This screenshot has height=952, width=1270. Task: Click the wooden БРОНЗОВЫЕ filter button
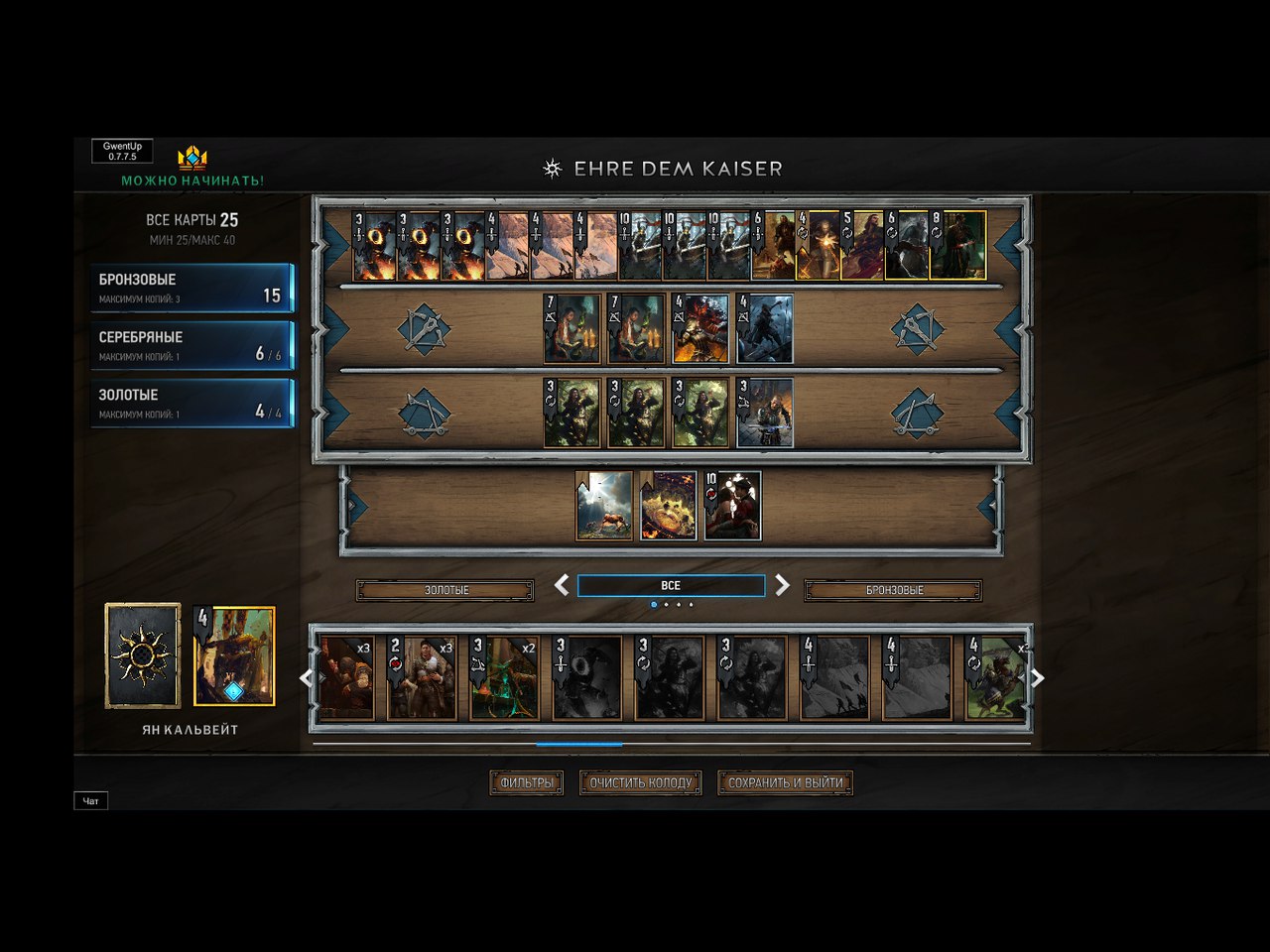pos(893,590)
